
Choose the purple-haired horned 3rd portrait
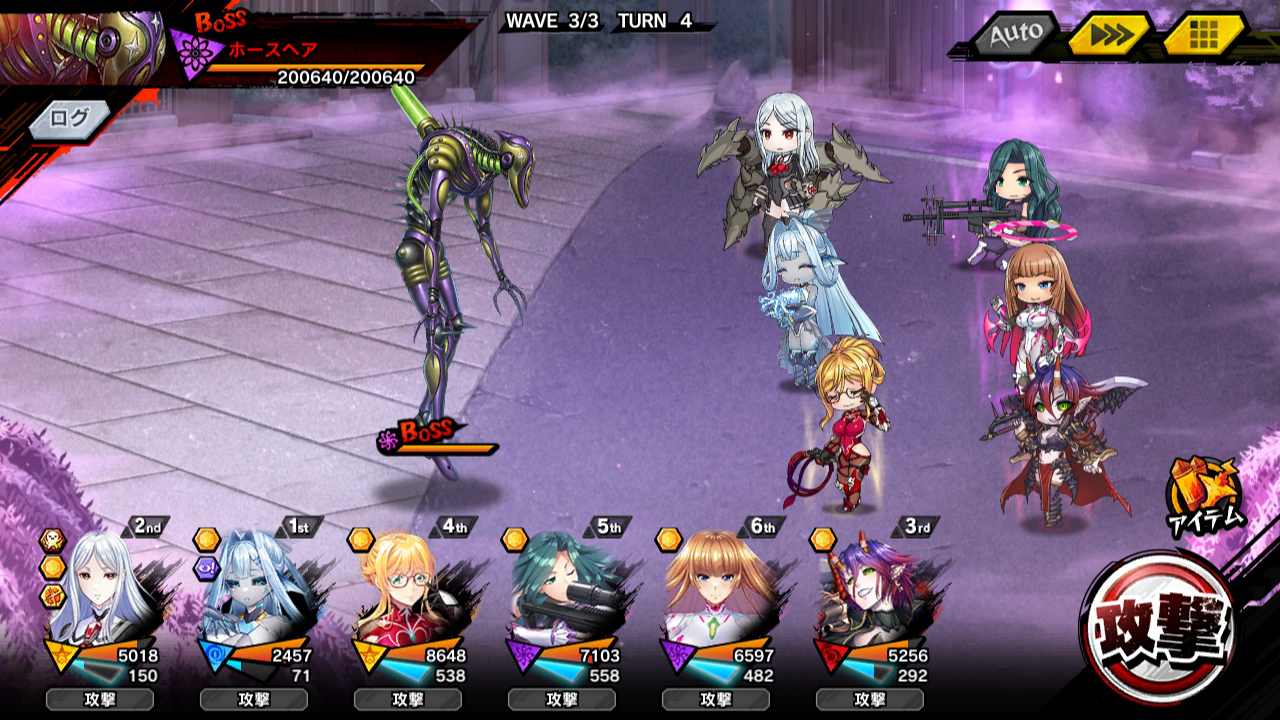pyautogui.click(x=874, y=590)
